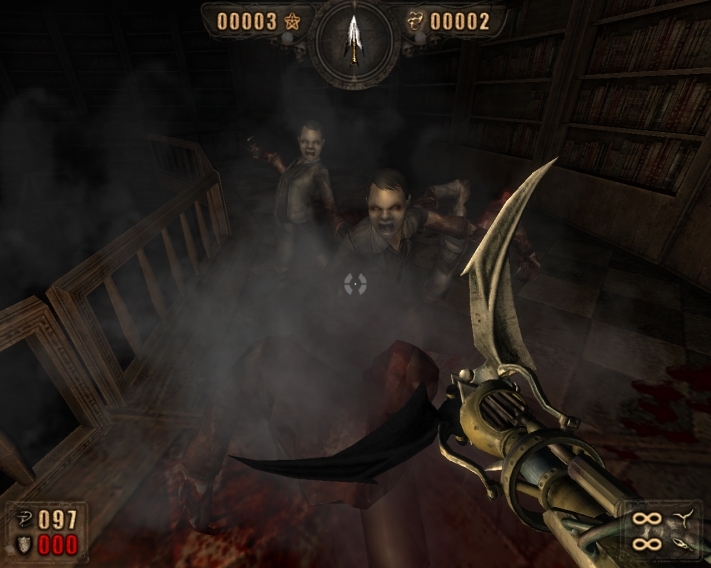
Task: Select the health symbol icon
Action: 22,519
